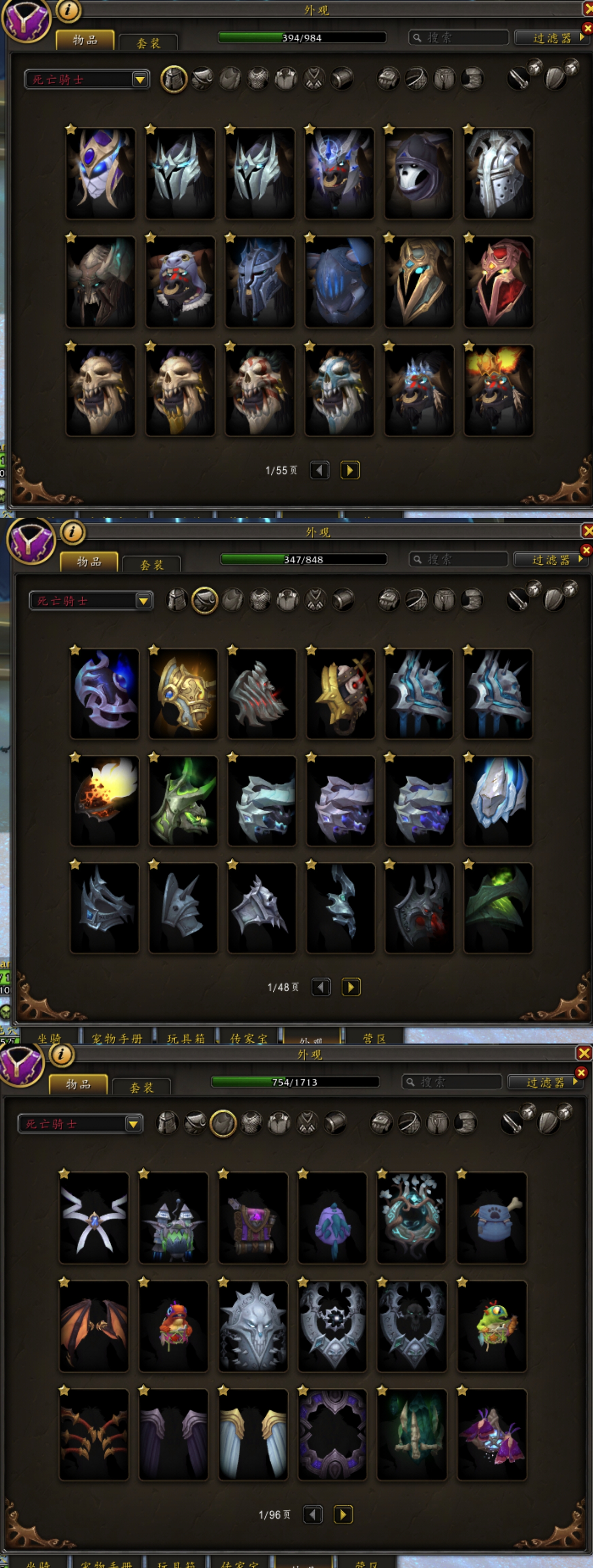Open class dropdown in the 754/1713 window

133,1124
